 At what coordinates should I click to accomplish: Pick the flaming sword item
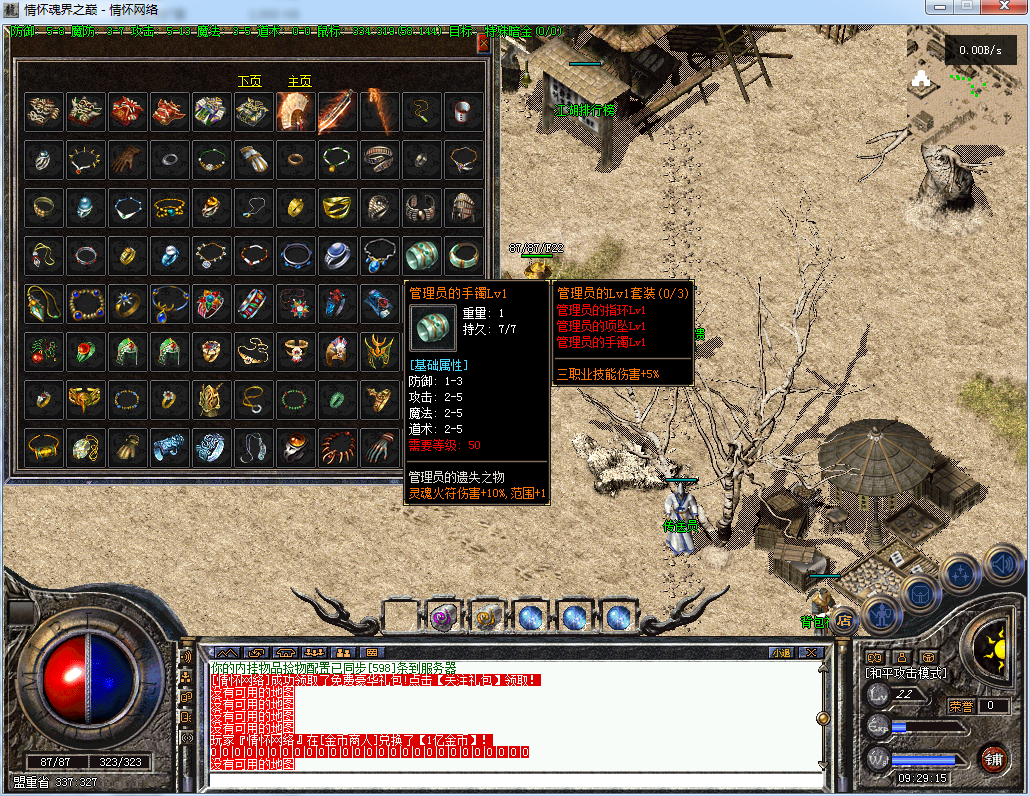click(337, 113)
